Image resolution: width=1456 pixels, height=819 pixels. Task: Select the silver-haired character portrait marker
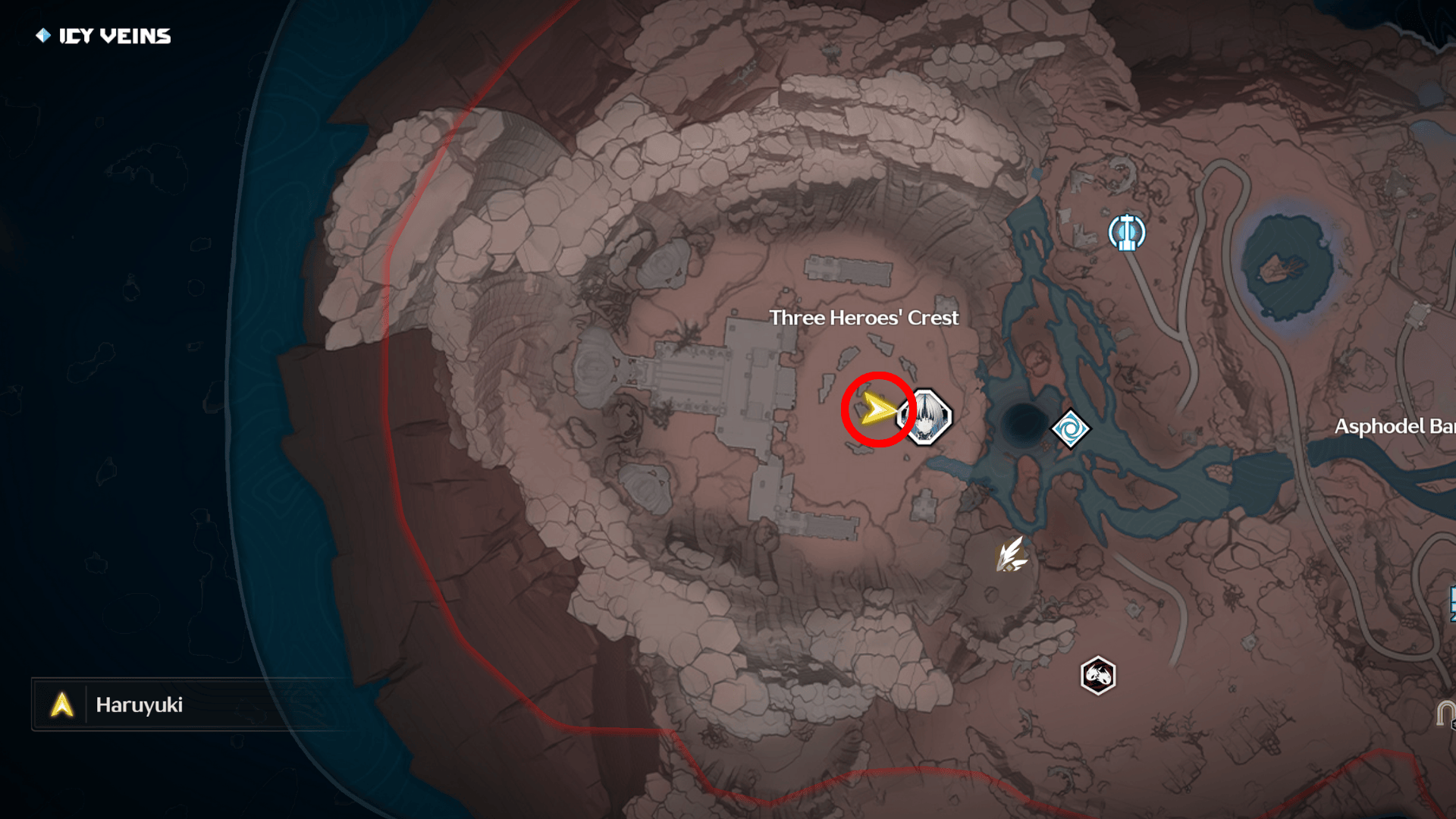pyautogui.click(x=926, y=416)
